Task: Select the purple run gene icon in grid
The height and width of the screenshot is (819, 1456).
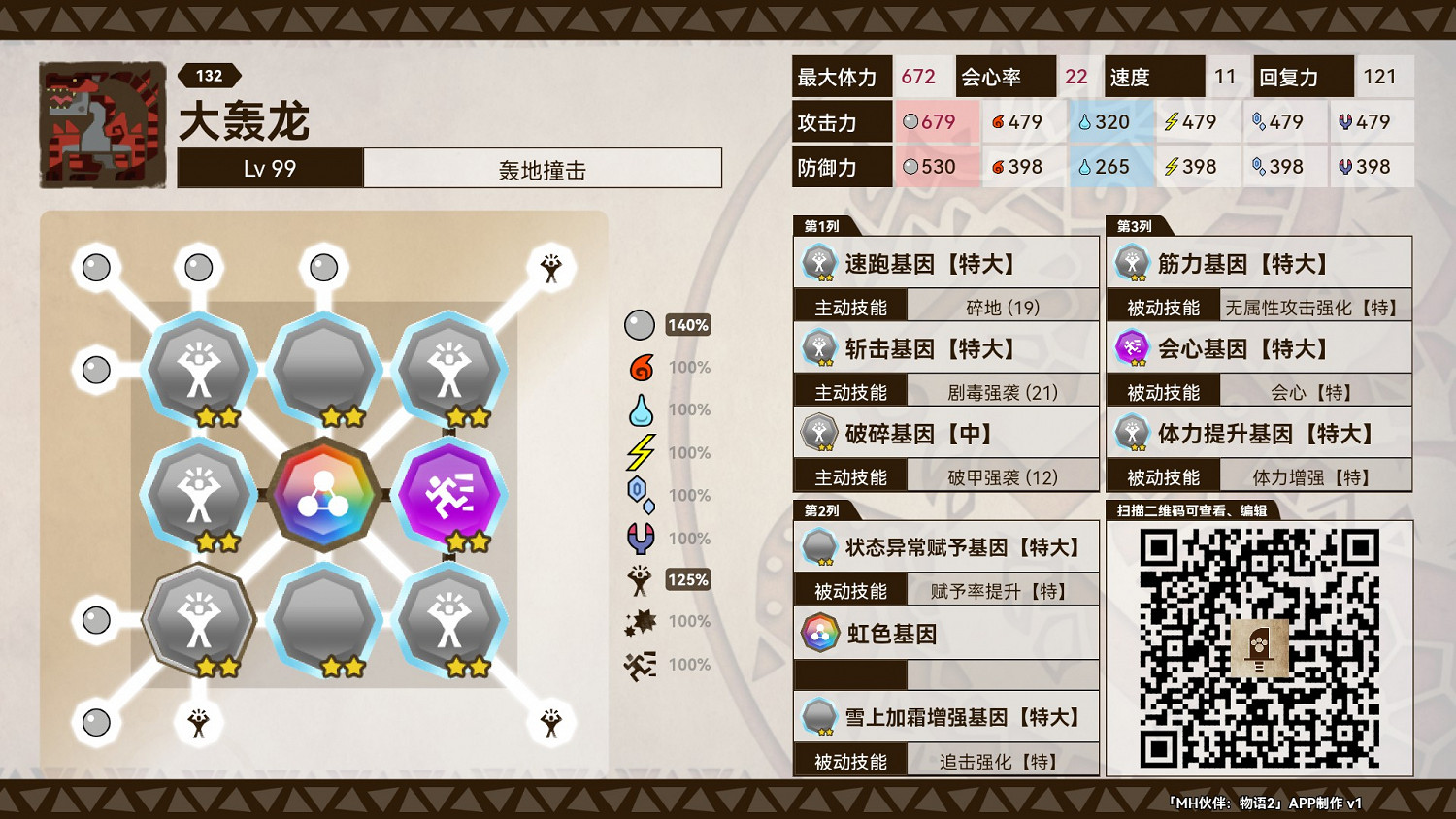Action: tap(449, 495)
